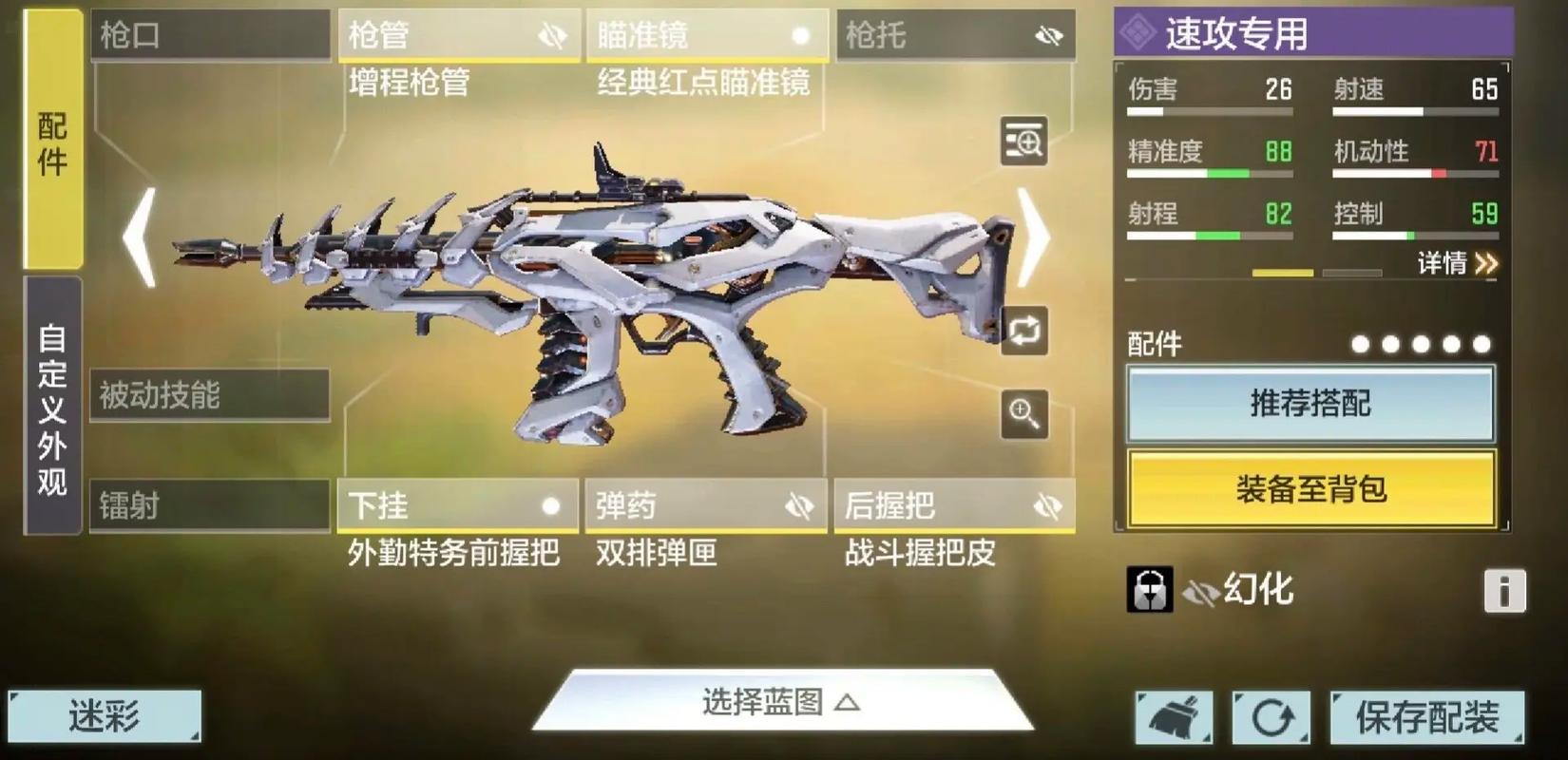This screenshot has height=760, width=1568.
Task: Save loadout with 保存配装
Action: click(1426, 717)
